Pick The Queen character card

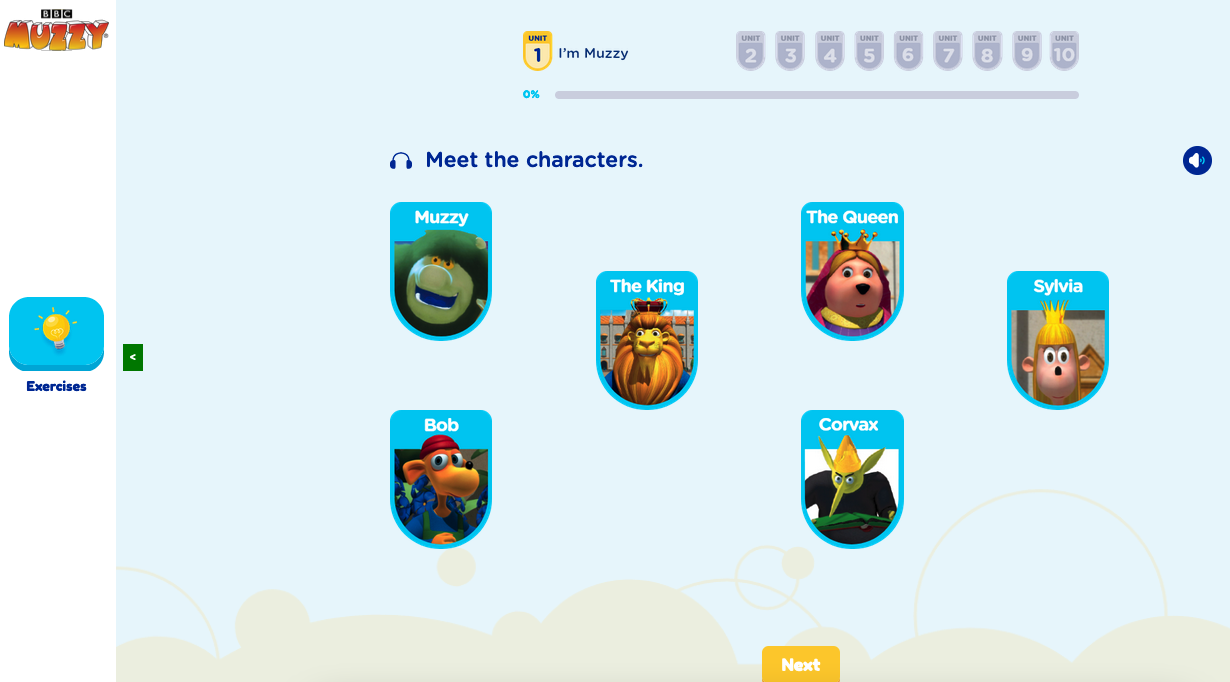(852, 271)
